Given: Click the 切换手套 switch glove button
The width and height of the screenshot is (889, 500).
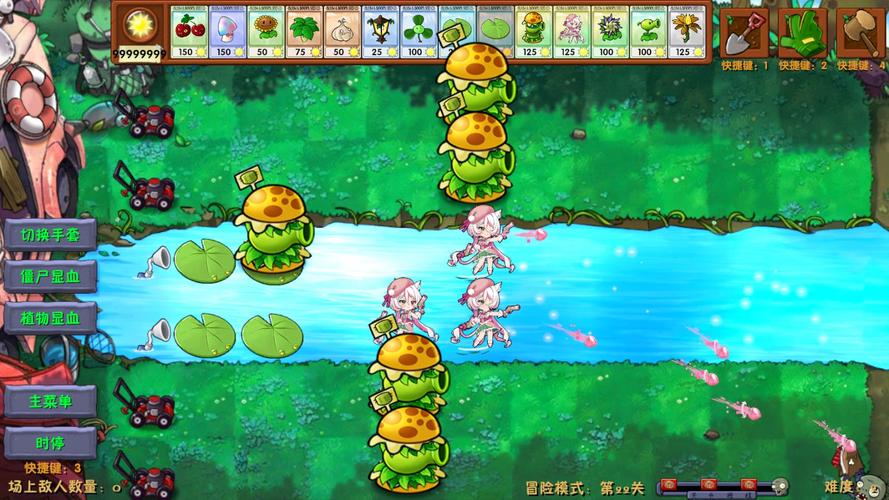Looking at the screenshot, I should click(x=50, y=235).
